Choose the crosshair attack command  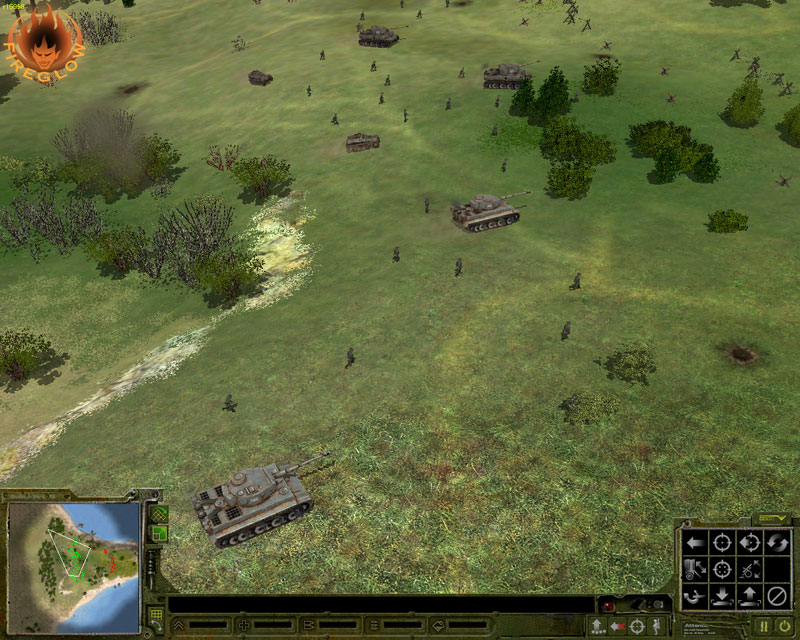[721, 543]
